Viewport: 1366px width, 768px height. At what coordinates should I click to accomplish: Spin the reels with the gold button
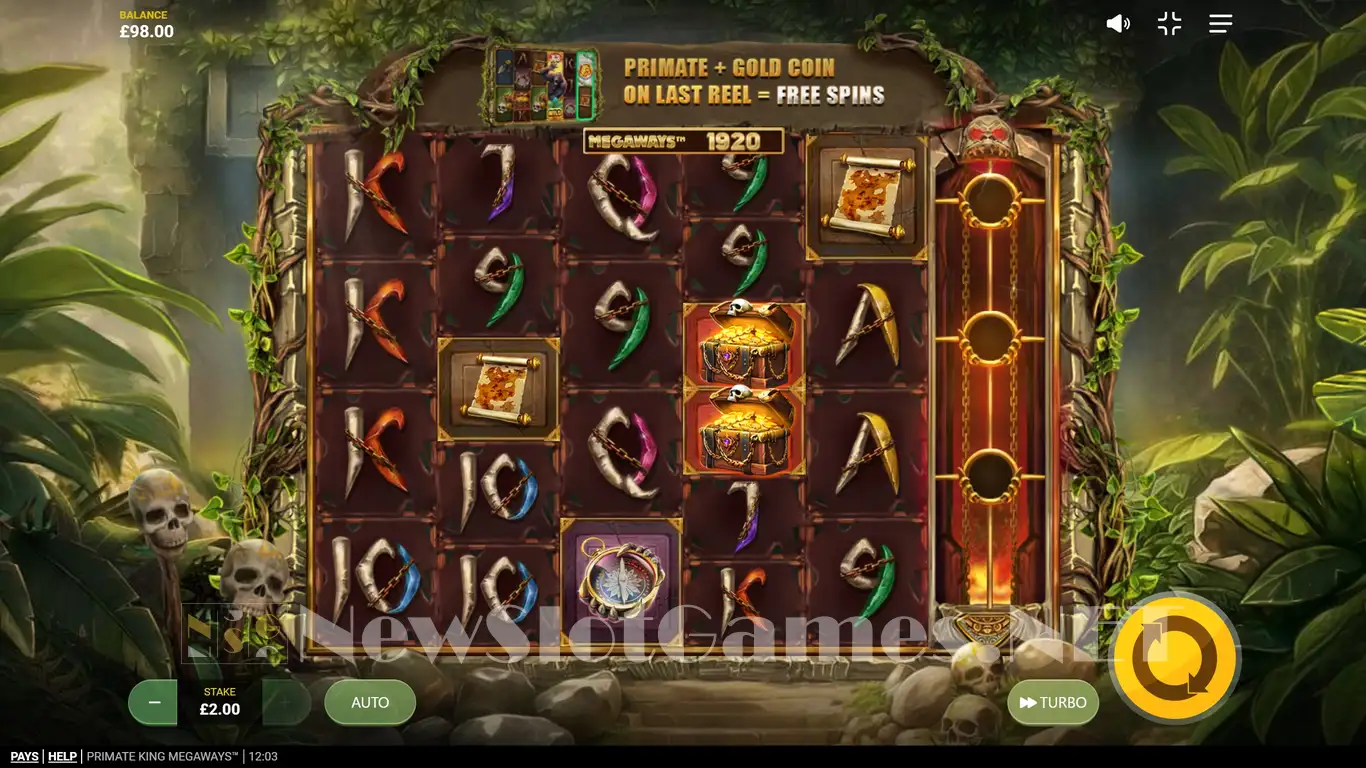[1175, 658]
